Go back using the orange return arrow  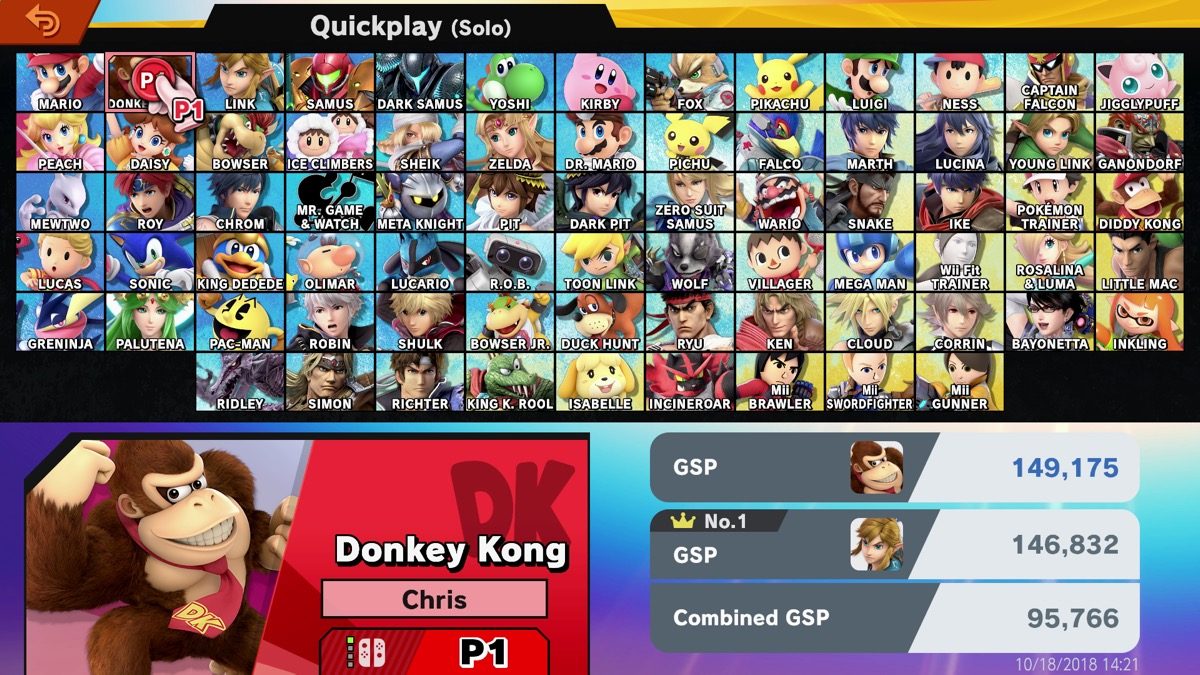(x=42, y=20)
